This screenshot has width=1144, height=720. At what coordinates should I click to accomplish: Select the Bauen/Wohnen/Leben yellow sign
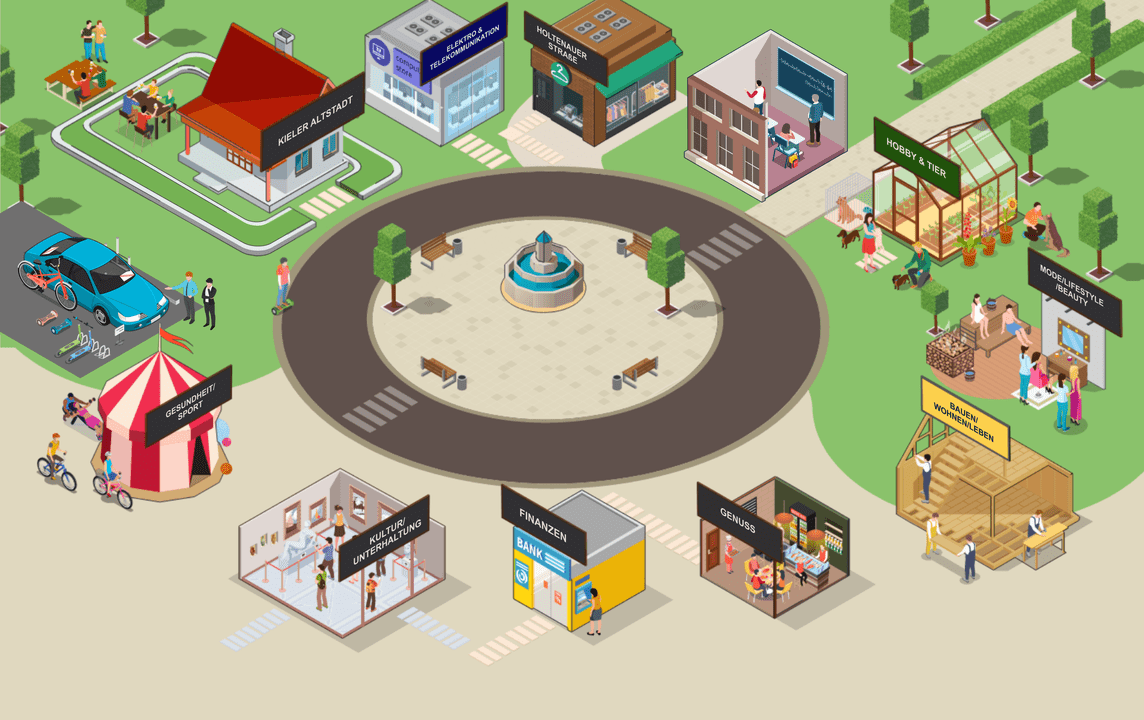965,417
